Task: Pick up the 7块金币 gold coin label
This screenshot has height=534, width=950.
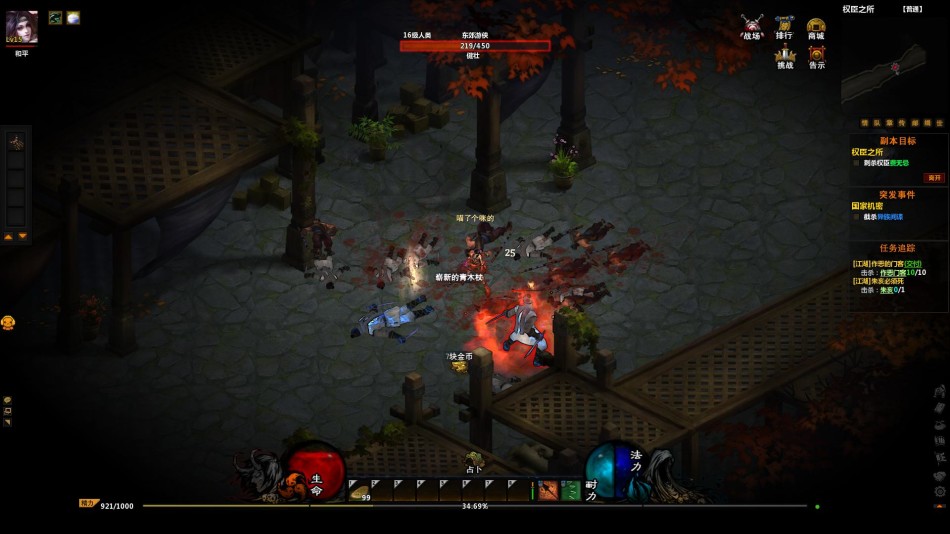Action: coord(460,356)
